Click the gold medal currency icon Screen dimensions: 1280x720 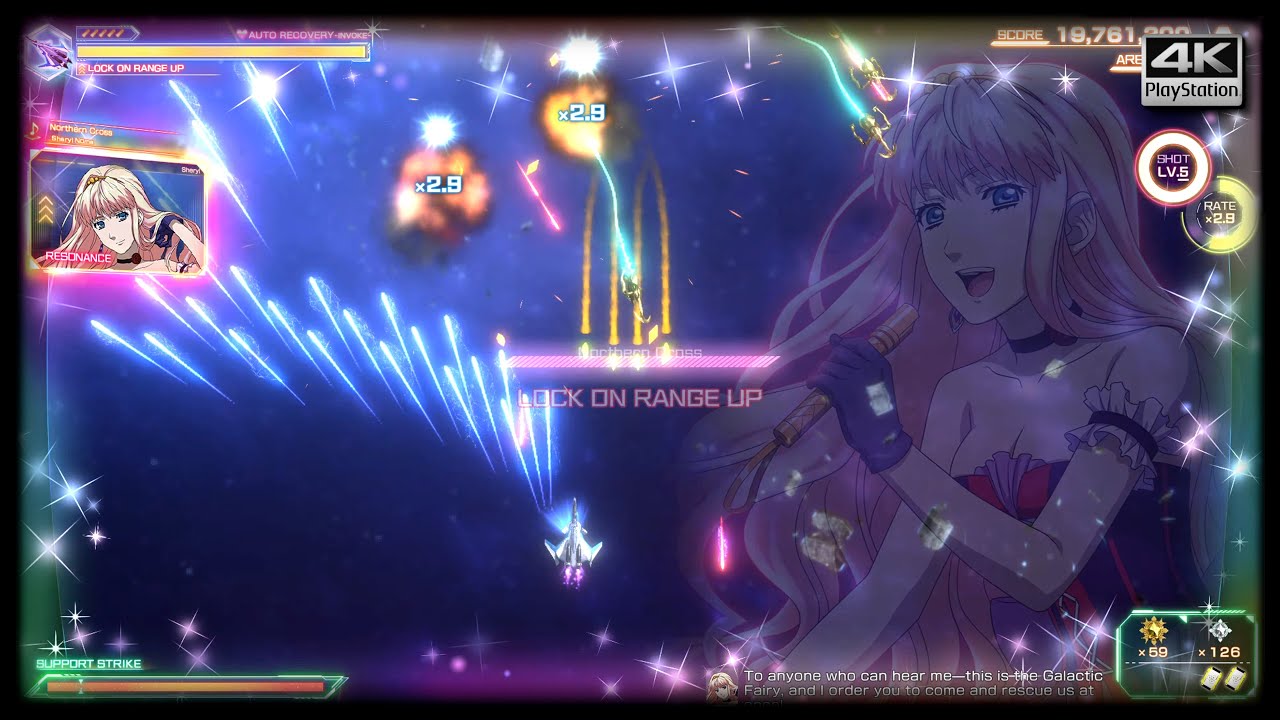[1153, 630]
